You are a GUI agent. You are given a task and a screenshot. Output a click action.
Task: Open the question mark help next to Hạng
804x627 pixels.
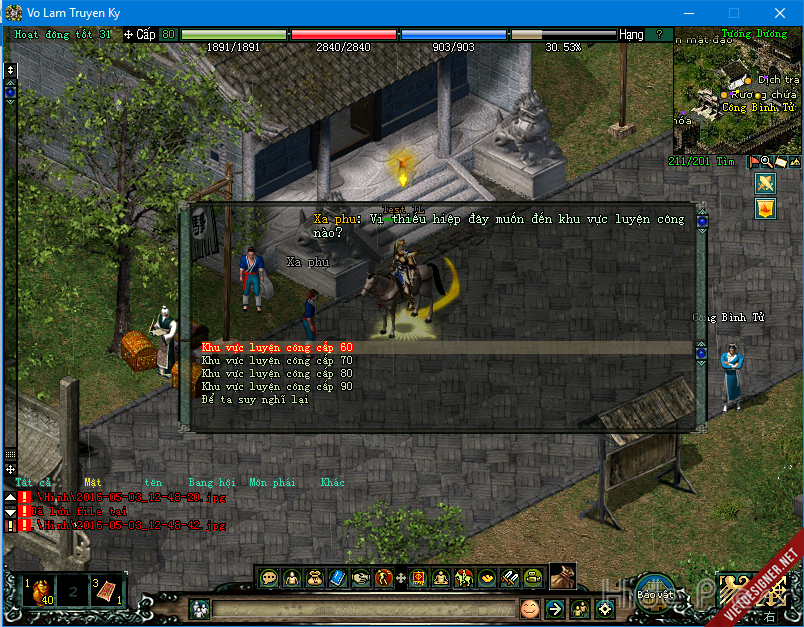[658, 34]
